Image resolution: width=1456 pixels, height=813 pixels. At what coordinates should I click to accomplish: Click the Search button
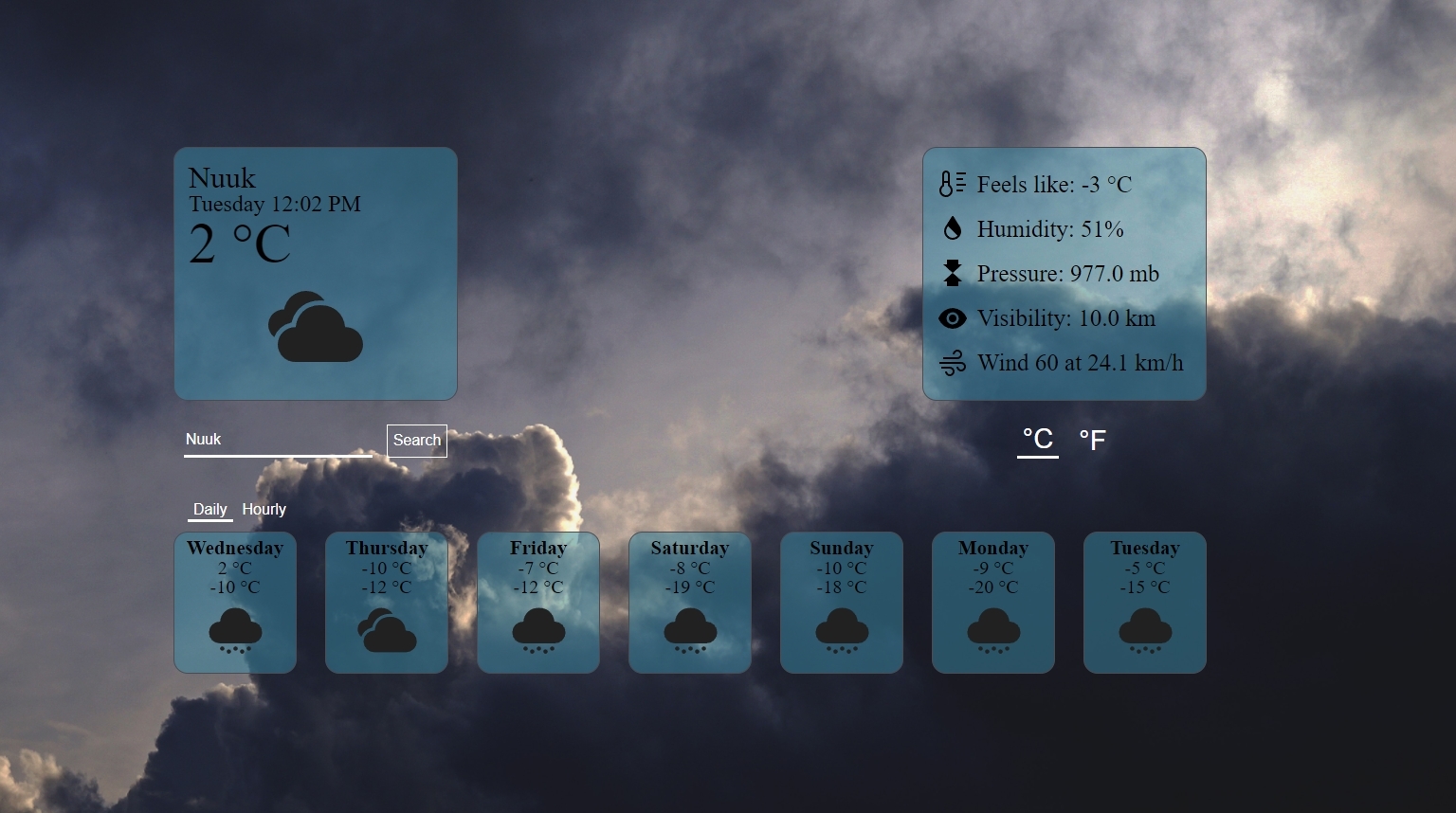pos(417,440)
